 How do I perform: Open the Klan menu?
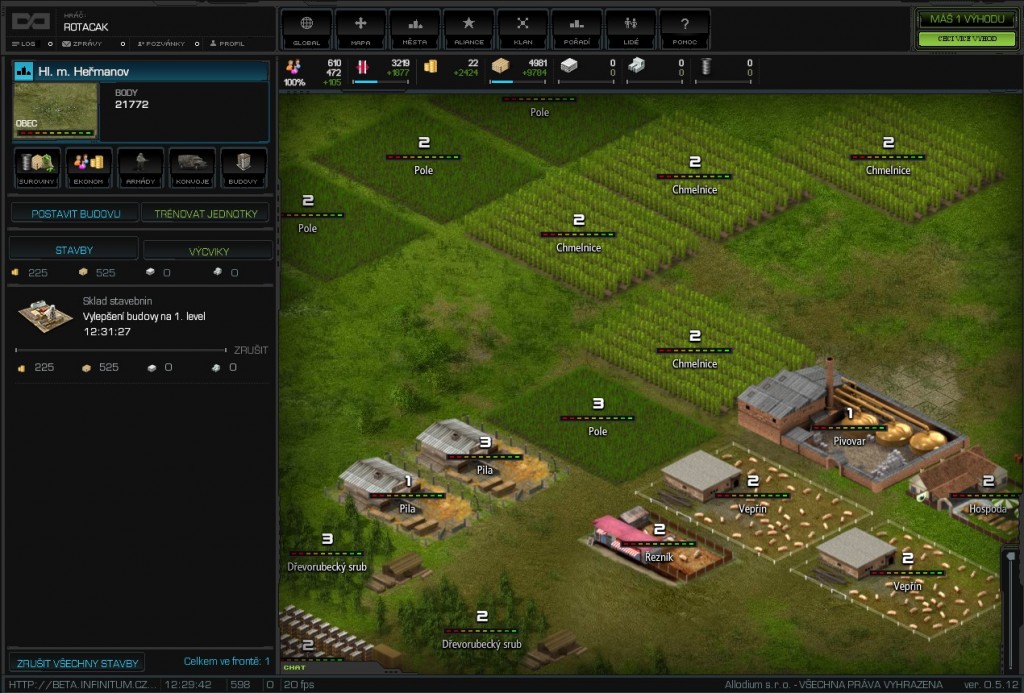[523, 29]
